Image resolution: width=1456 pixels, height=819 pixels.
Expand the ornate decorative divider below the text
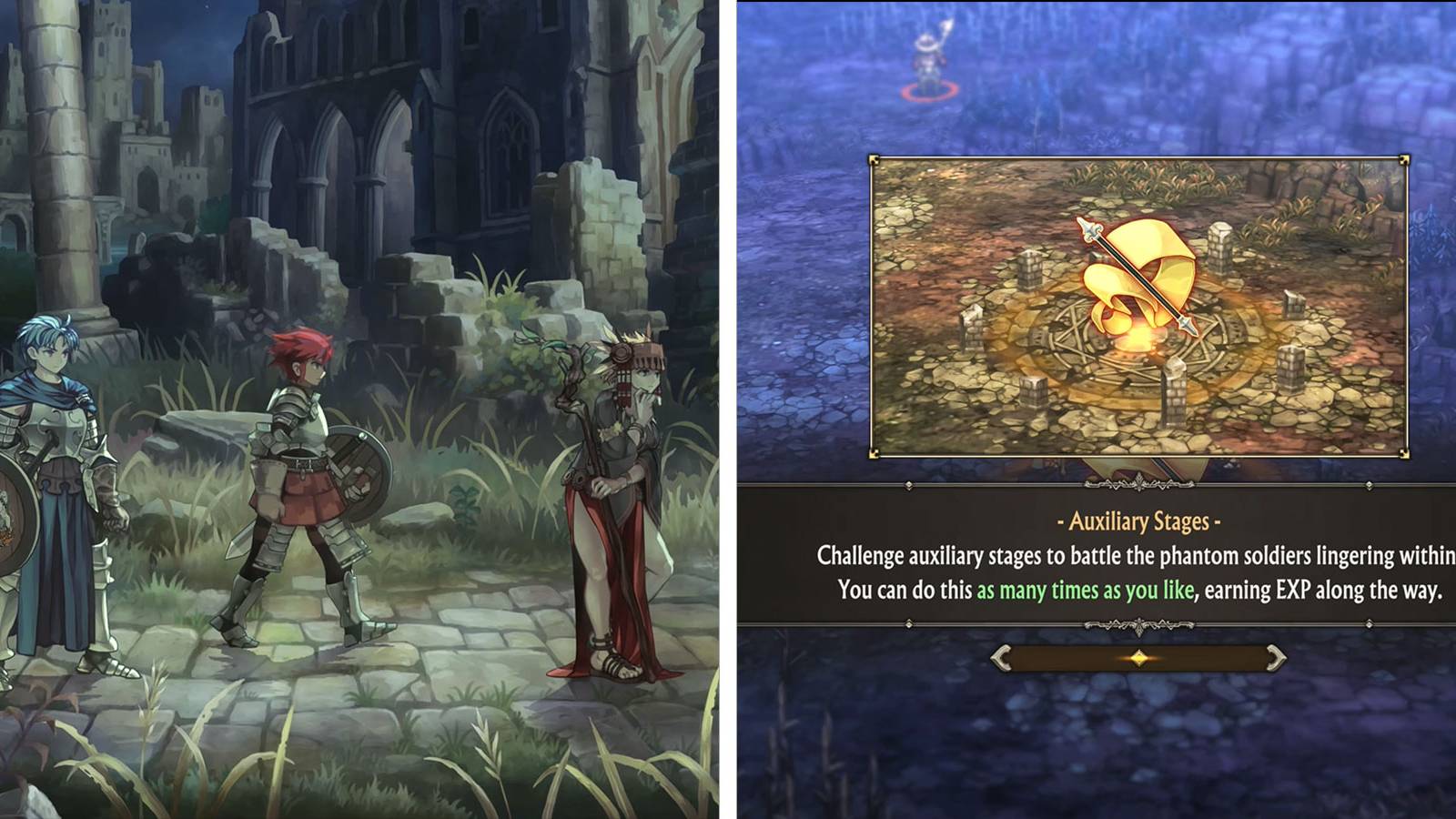[1139, 624]
